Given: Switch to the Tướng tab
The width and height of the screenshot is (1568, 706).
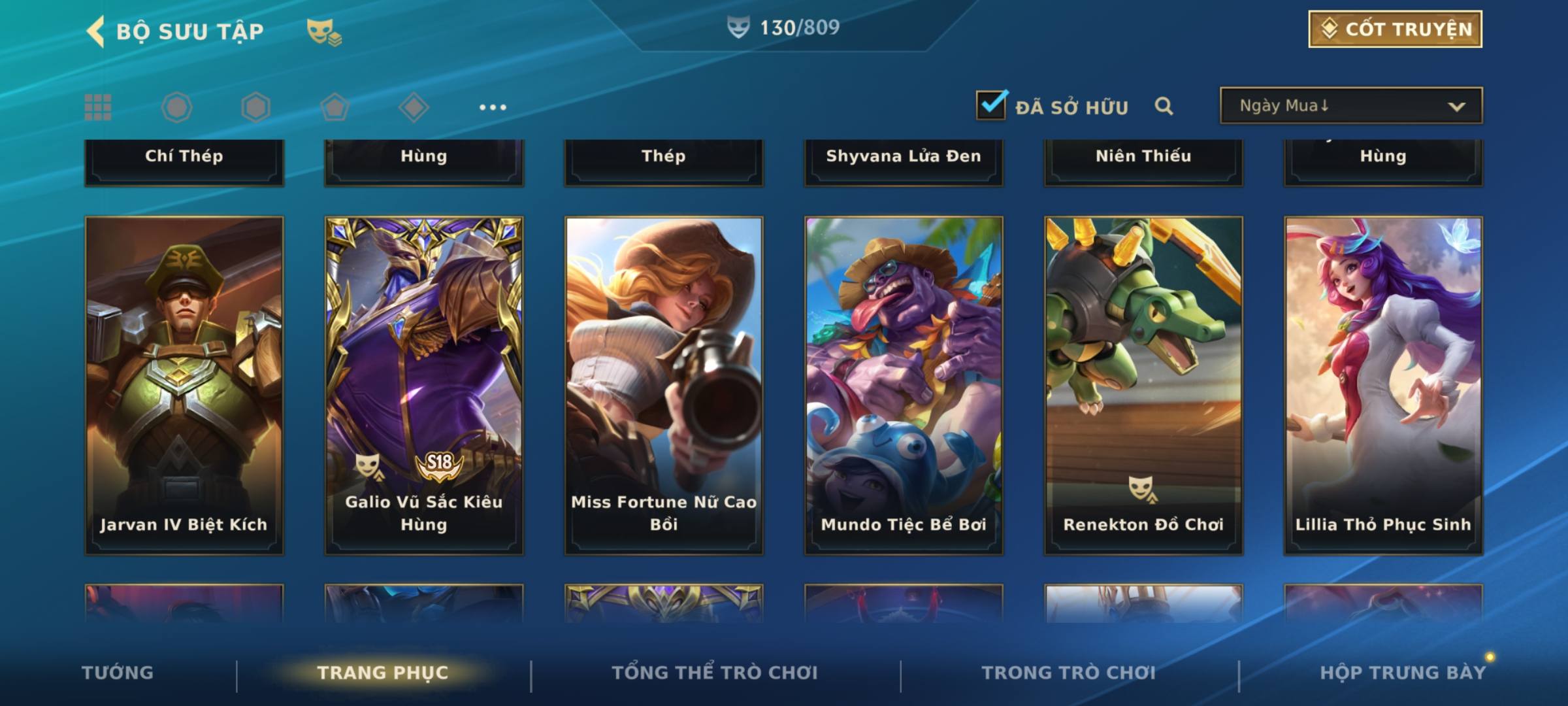Looking at the screenshot, I should 118,673.
